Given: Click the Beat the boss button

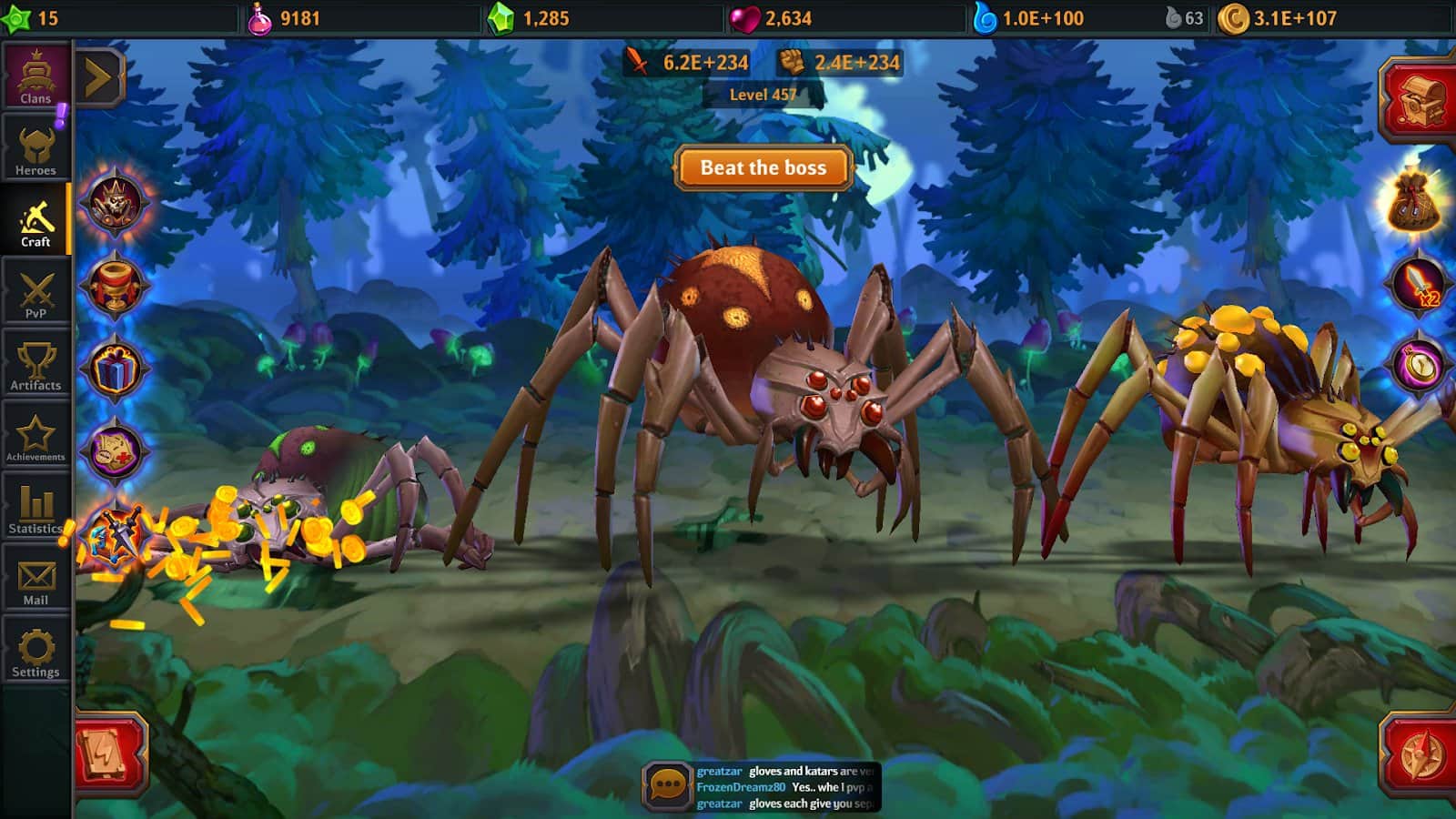Looking at the screenshot, I should click(763, 167).
